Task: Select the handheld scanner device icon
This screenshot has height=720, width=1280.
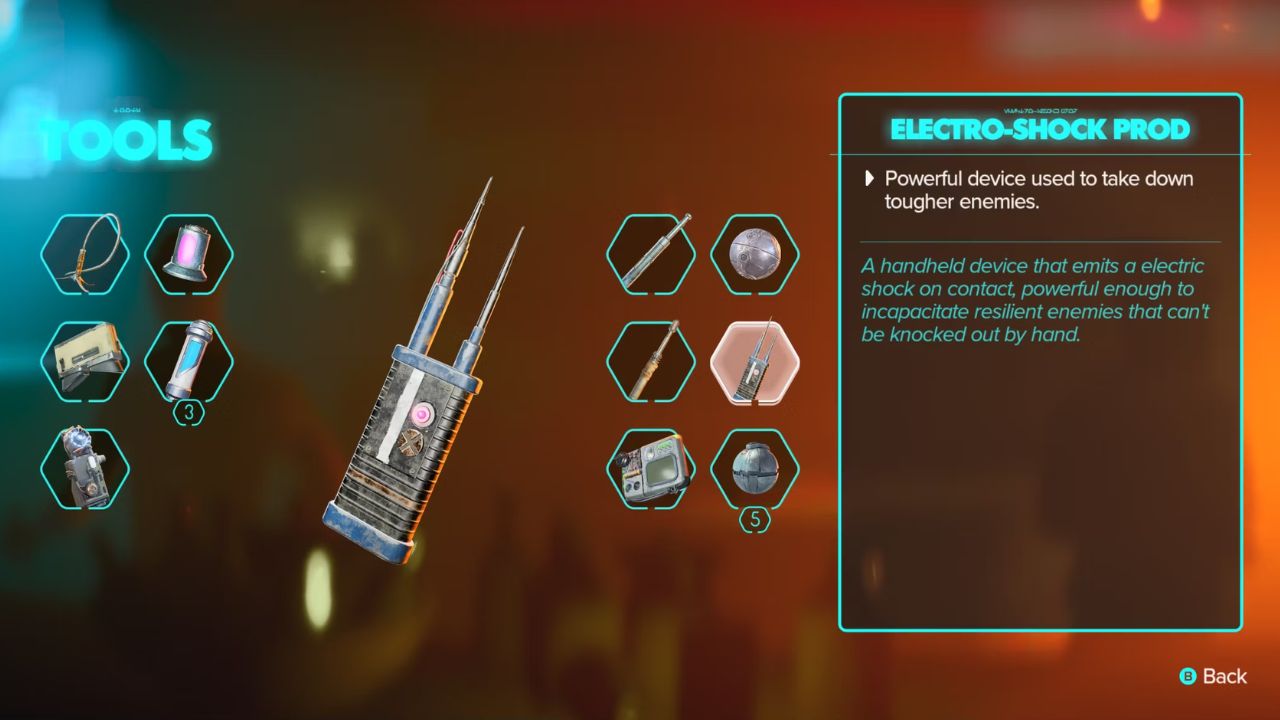Action: (x=650, y=470)
